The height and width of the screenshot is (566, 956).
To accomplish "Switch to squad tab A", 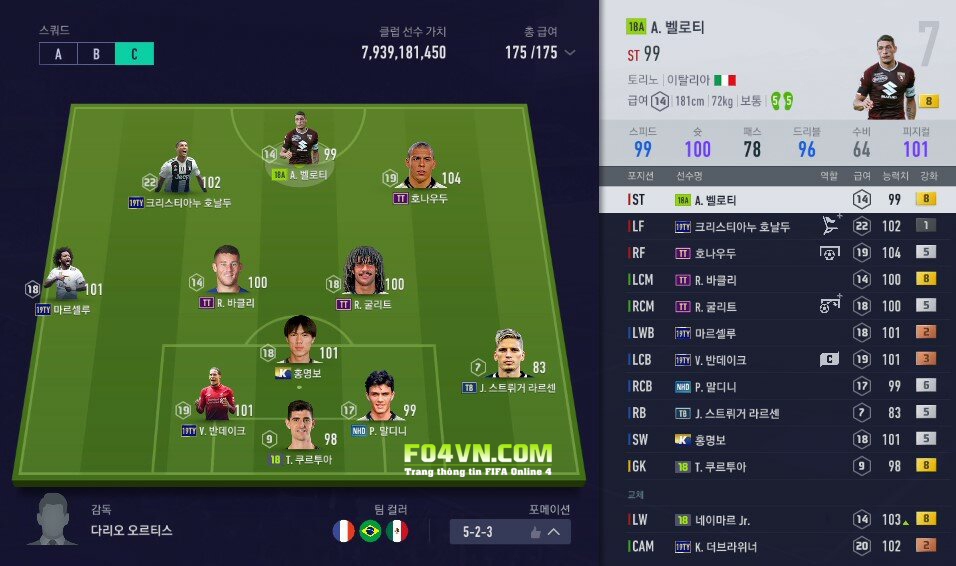I will tap(58, 54).
